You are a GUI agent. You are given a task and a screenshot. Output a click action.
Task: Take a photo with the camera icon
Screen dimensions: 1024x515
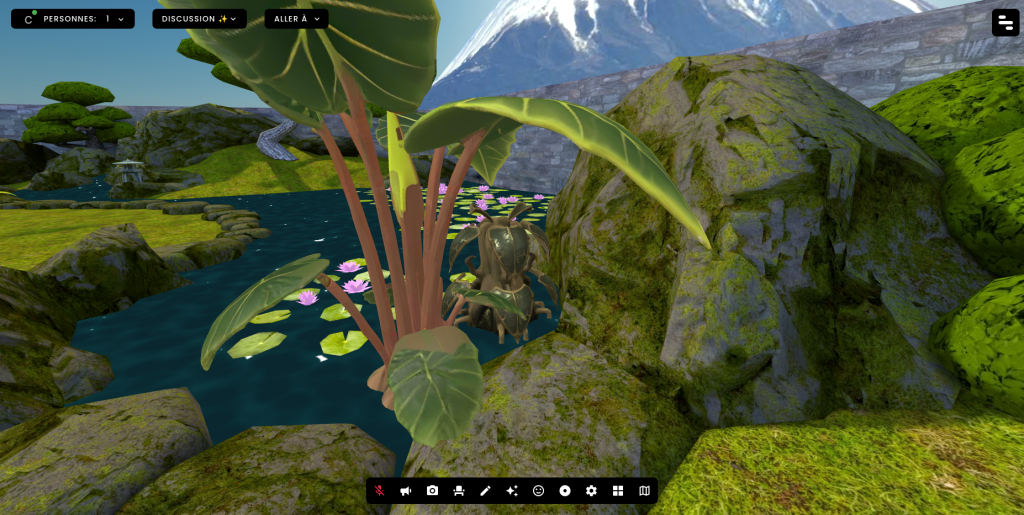tap(432, 491)
